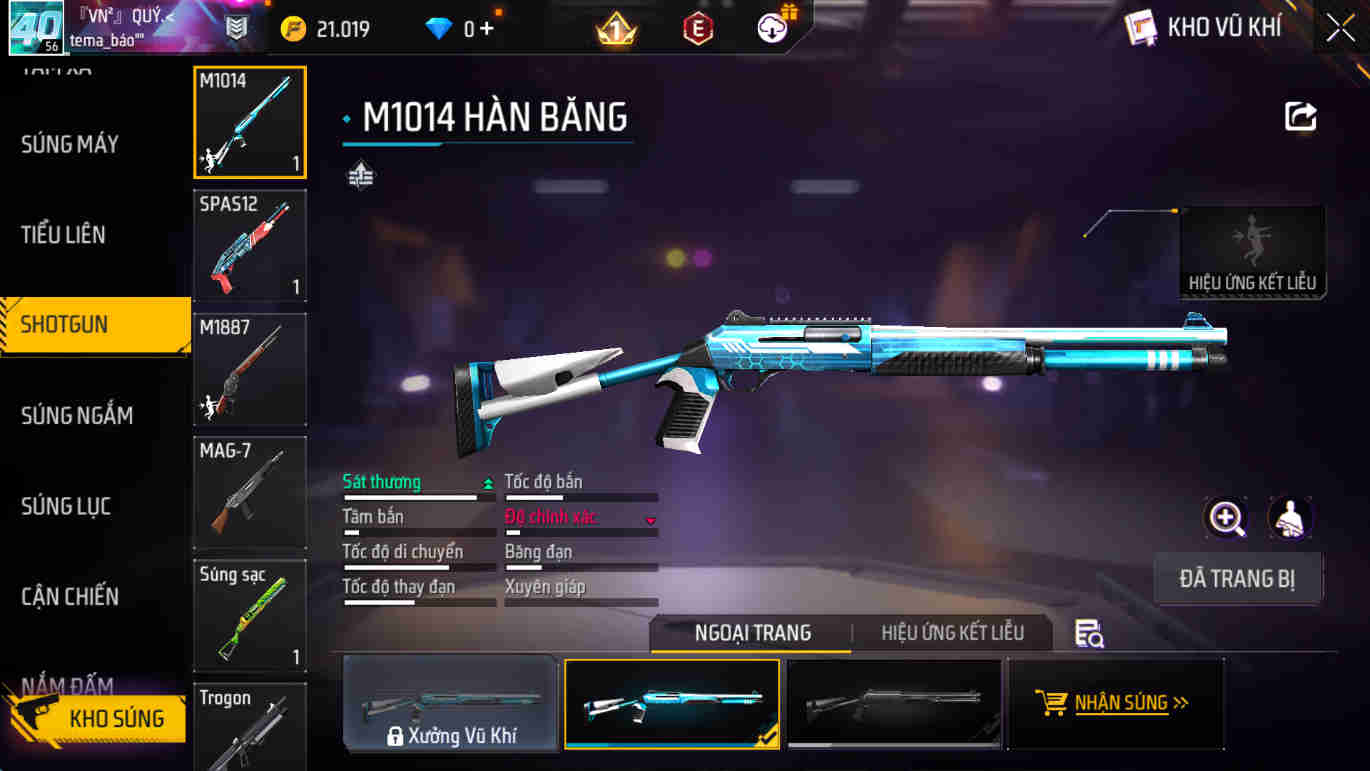This screenshot has height=771, width=1370.
Task: Select the locked Xưởng Vũ Khí skin
Action: (x=450, y=704)
